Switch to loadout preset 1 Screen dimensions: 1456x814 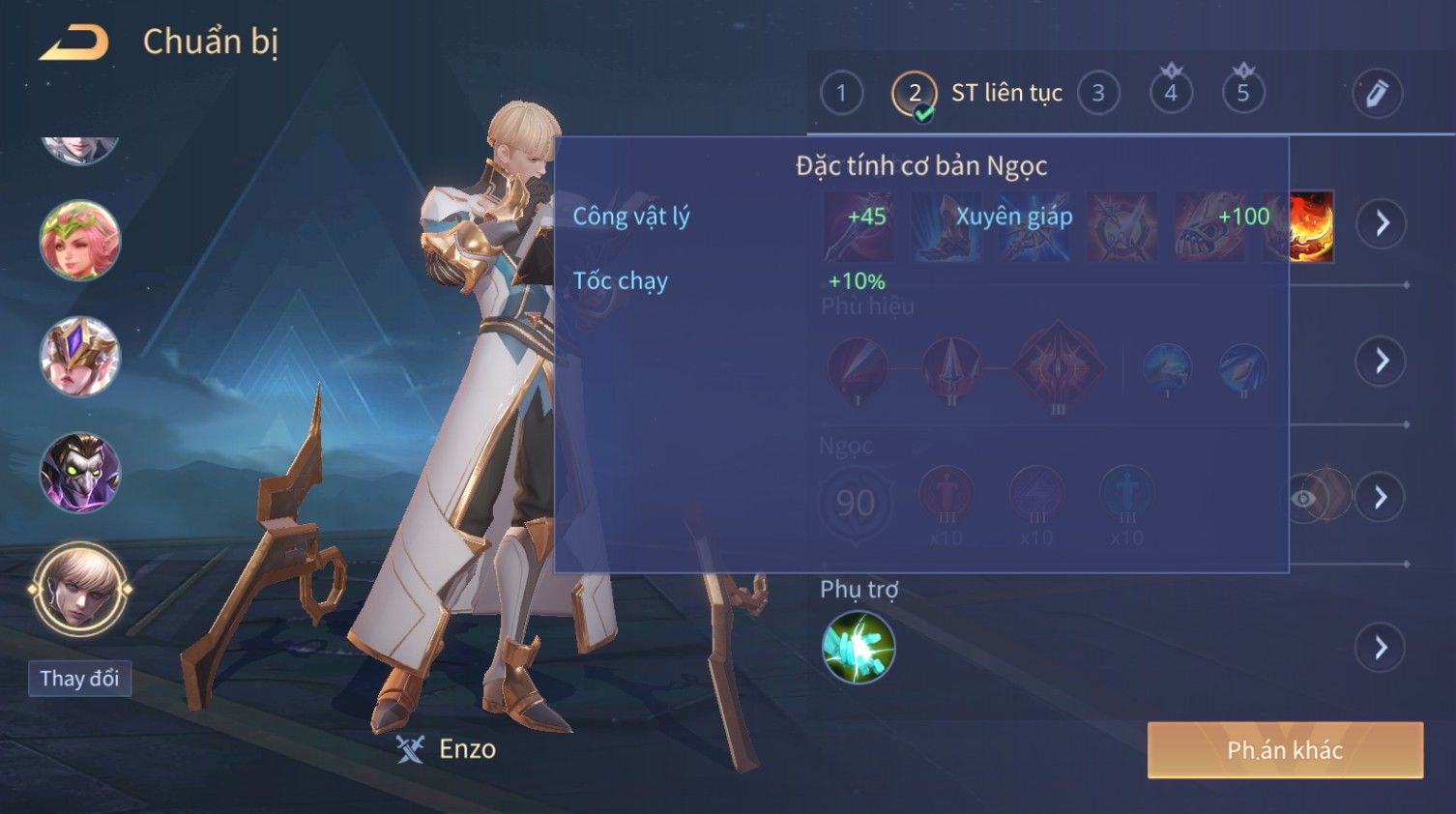(x=841, y=93)
